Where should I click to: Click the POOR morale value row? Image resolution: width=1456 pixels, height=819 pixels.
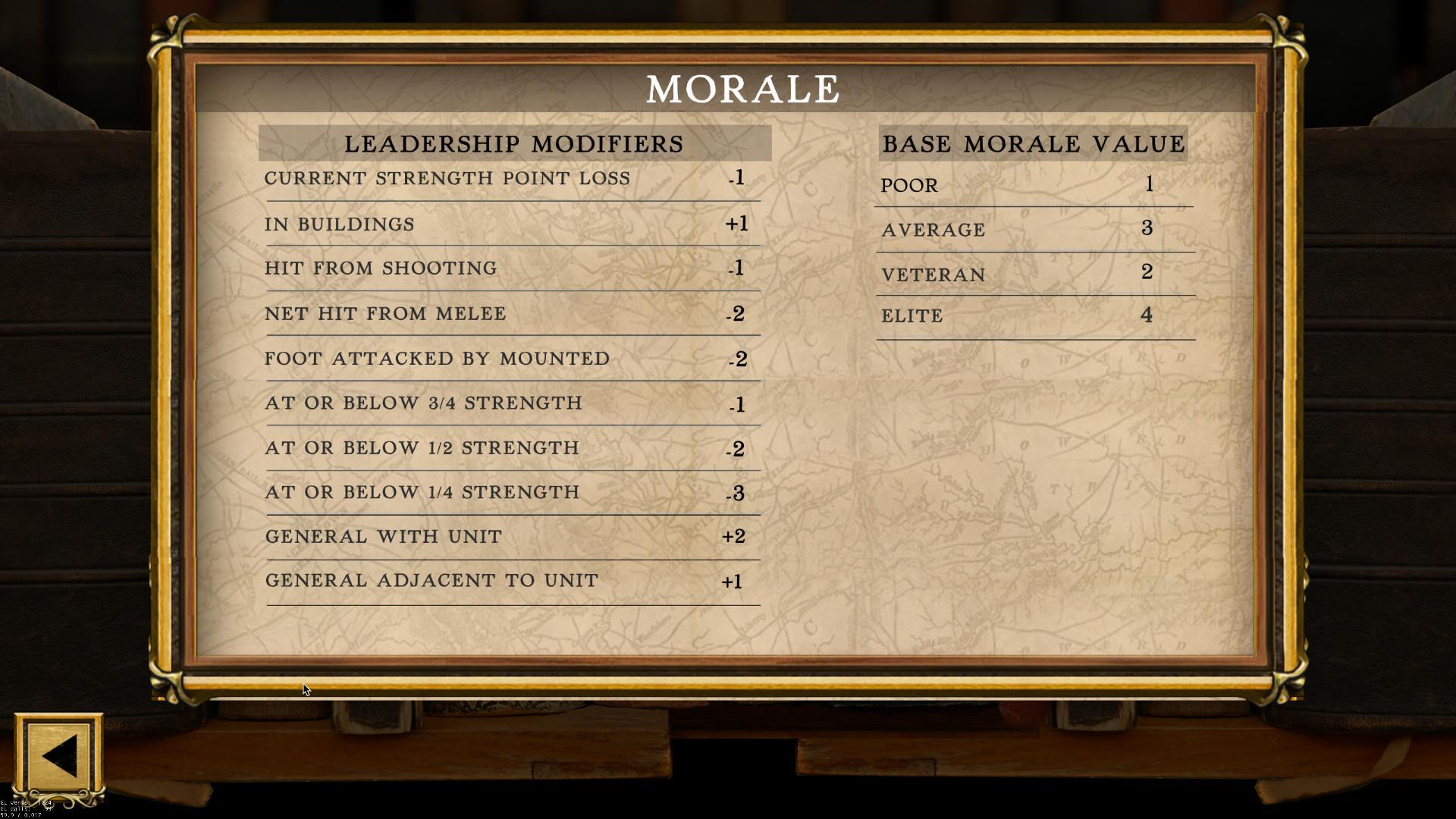point(908,186)
